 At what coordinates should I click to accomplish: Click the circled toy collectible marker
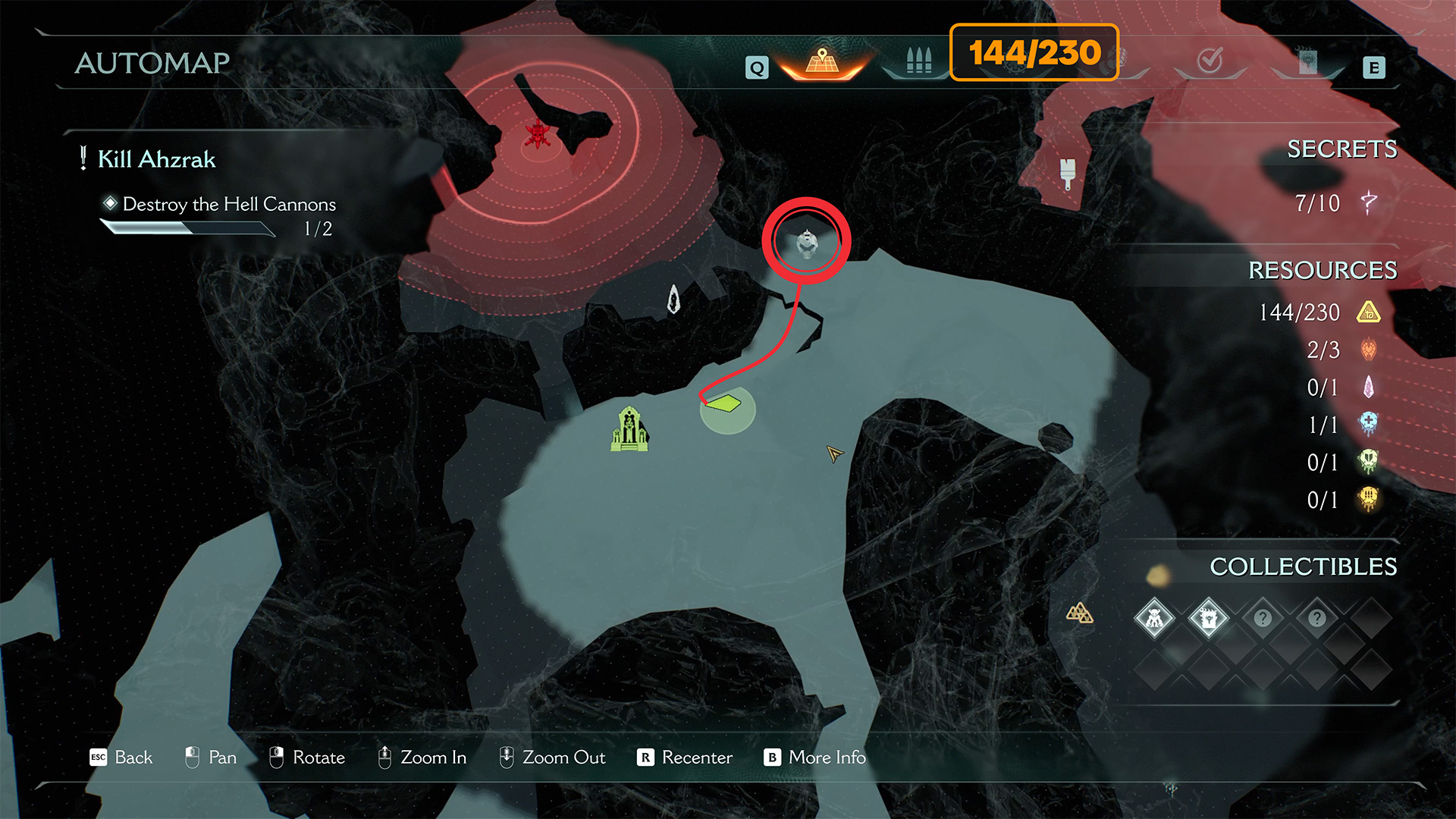point(806,243)
